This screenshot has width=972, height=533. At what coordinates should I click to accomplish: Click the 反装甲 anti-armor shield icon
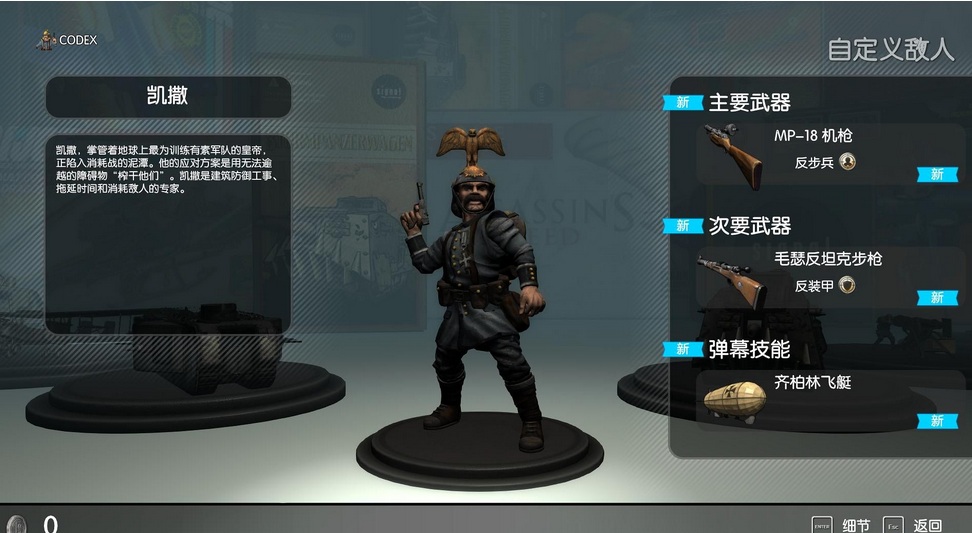tap(848, 286)
